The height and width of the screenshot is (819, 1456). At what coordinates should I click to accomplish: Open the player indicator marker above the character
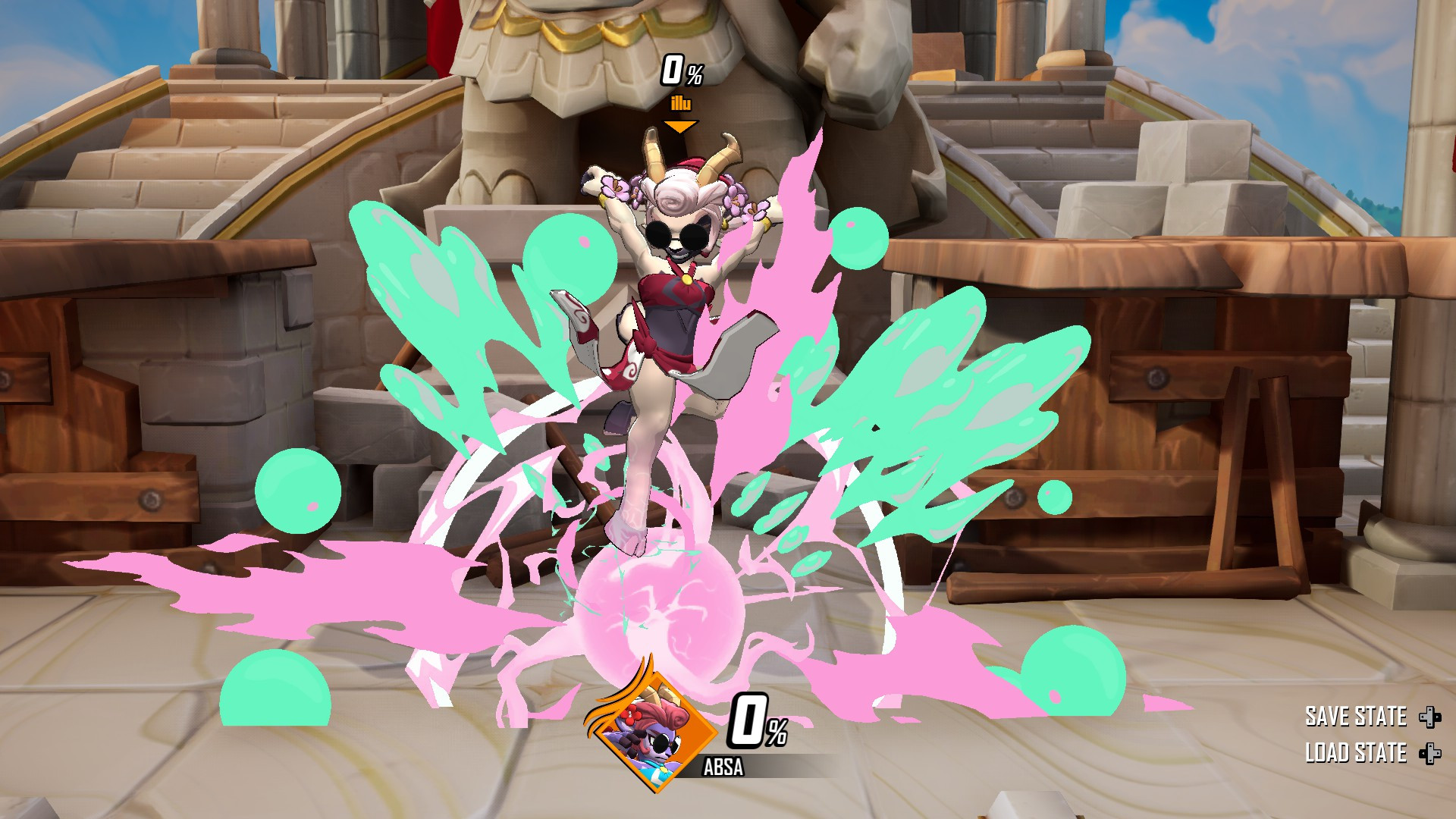680,128
